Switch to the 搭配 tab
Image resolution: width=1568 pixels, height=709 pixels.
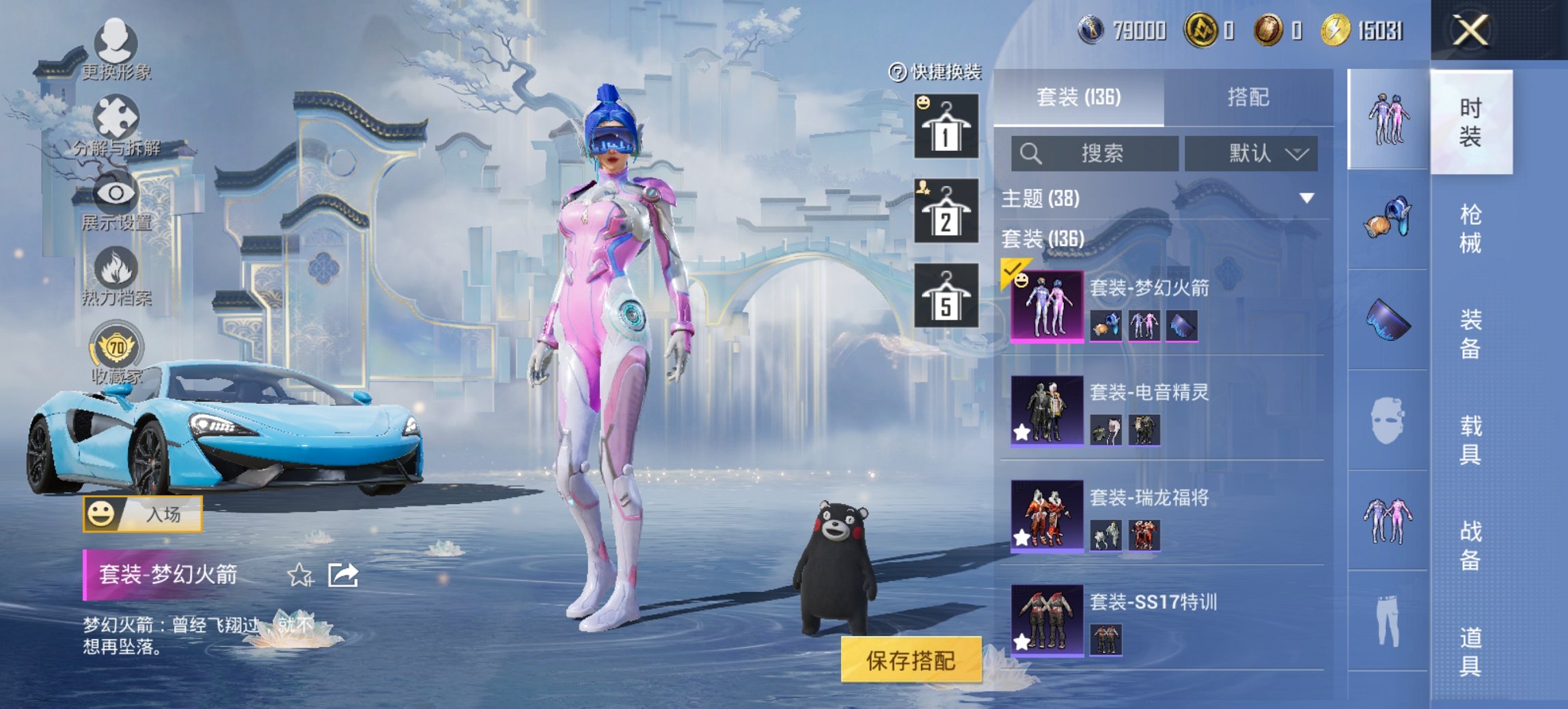point(1248,98)
